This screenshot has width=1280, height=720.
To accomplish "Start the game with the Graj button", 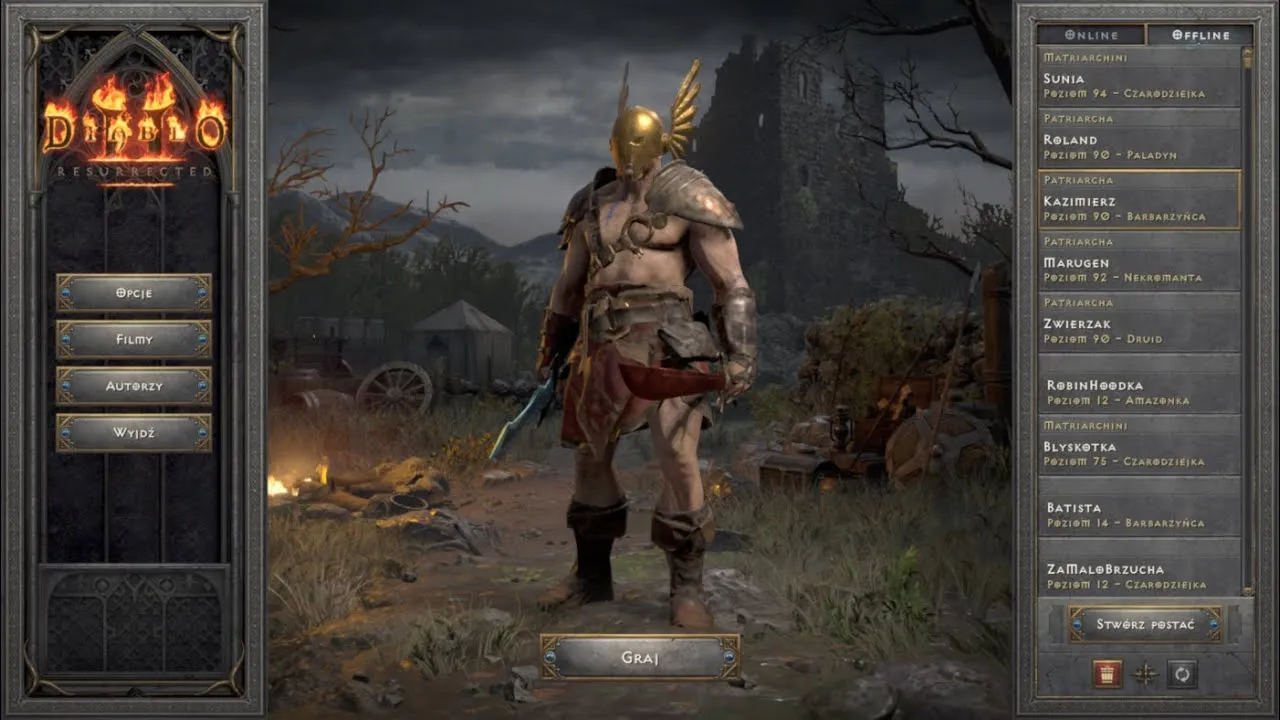I will [640, 657].
